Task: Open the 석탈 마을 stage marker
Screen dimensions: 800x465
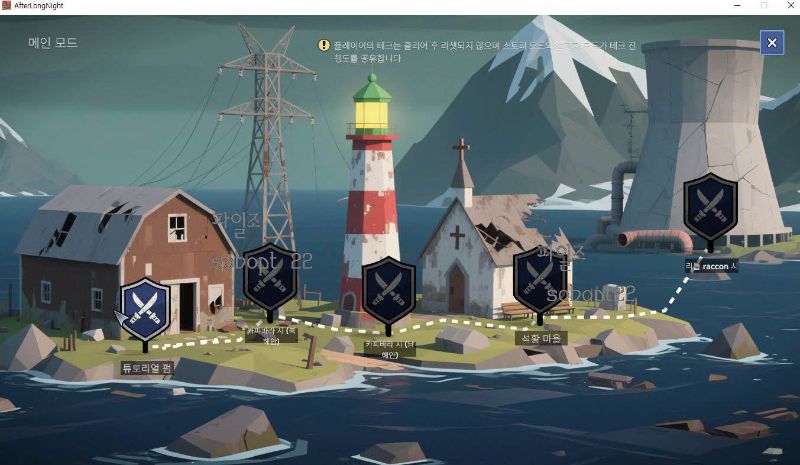Action: [x=540, y=280]
